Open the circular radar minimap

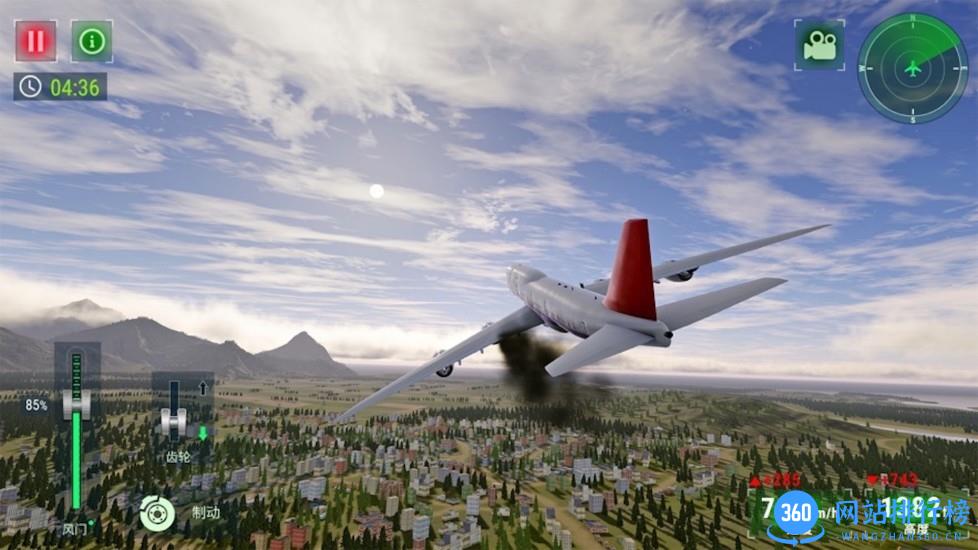click(x=912, y=68)
